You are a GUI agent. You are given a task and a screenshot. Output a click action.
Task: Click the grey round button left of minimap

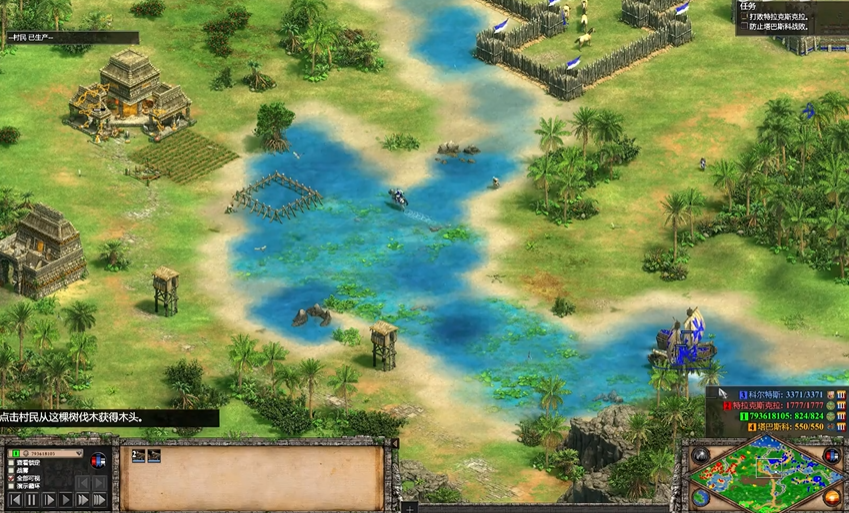[x=701, y=457]
